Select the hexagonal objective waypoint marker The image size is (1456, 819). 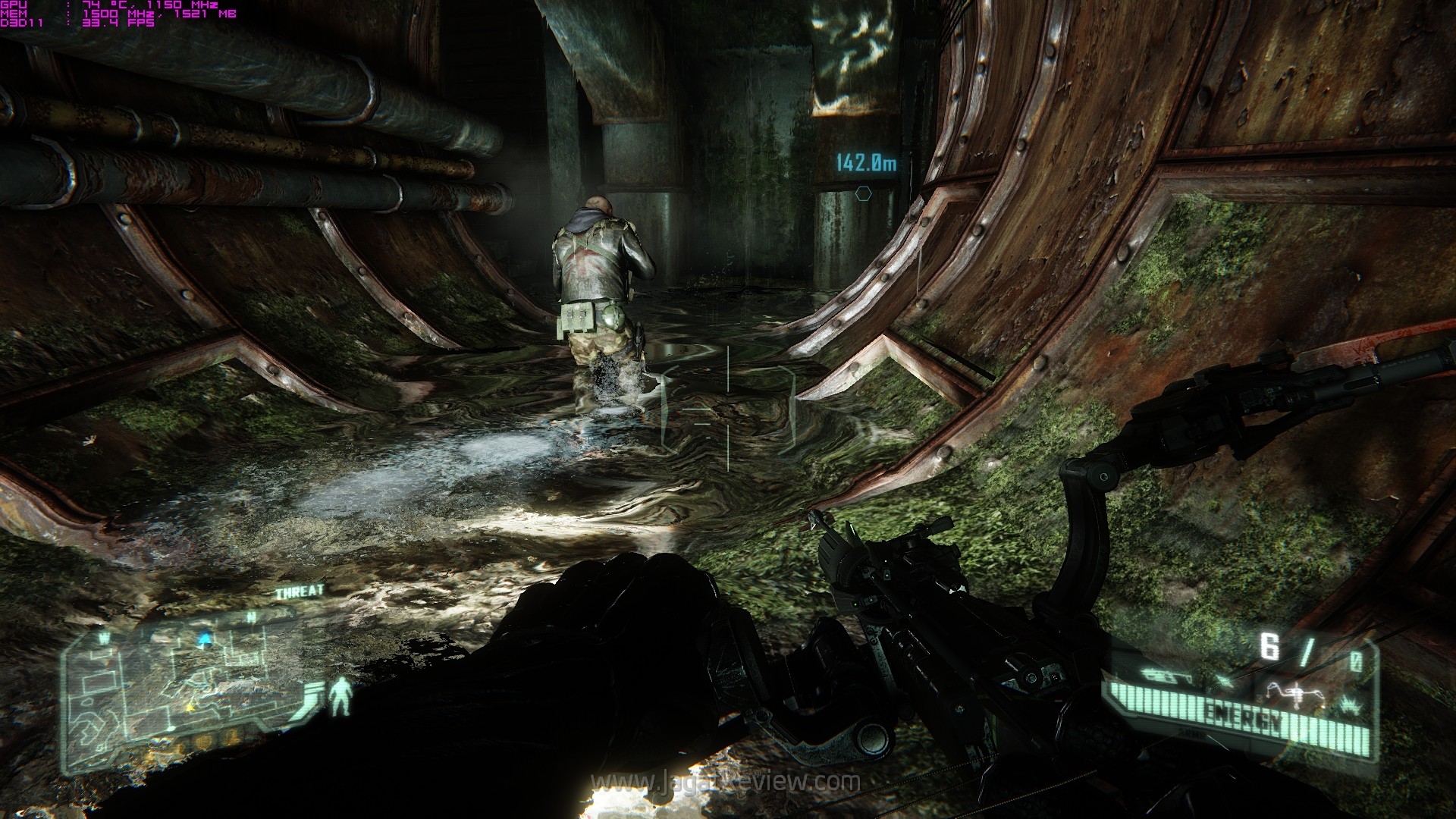click(863, 194)
